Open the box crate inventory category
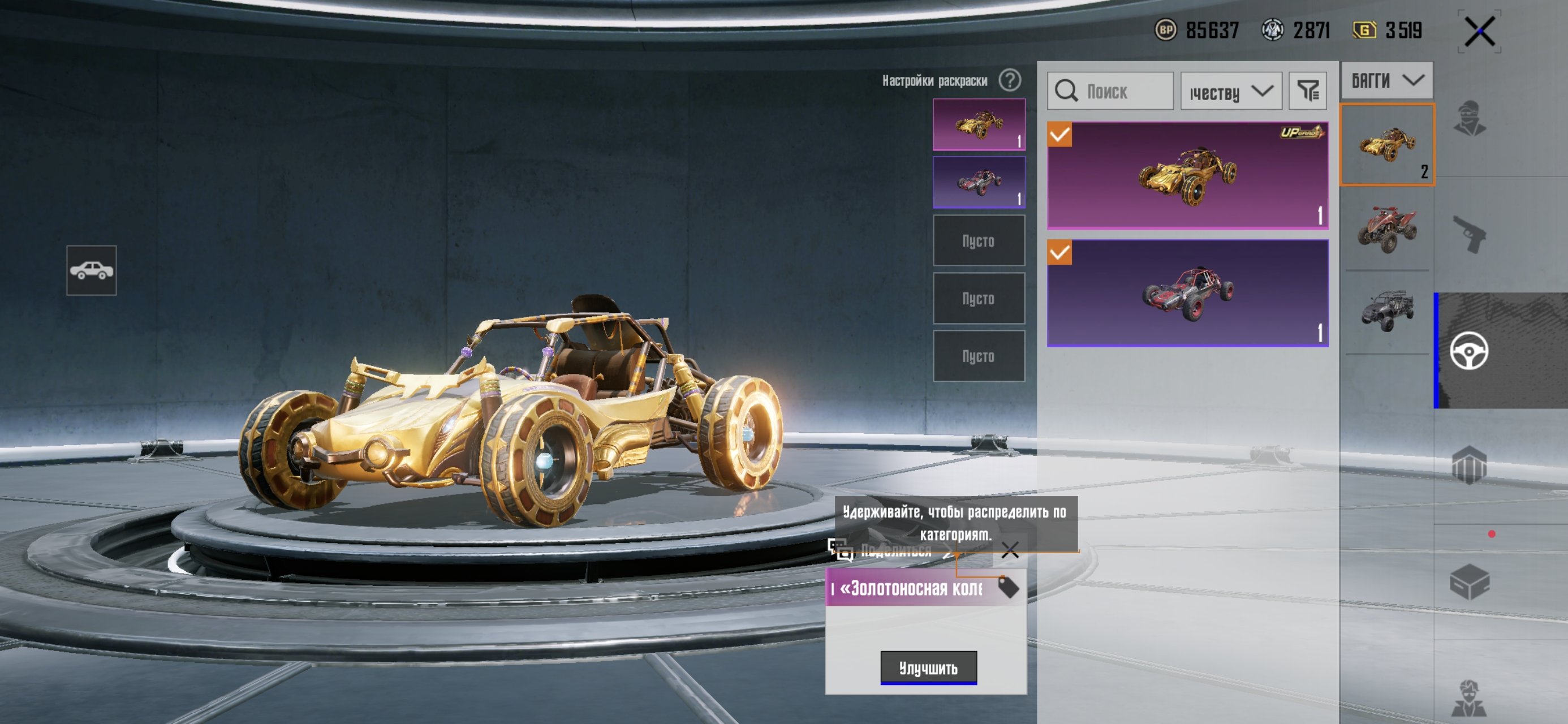Screen dimensions: 1568x724 [1470, 582]
